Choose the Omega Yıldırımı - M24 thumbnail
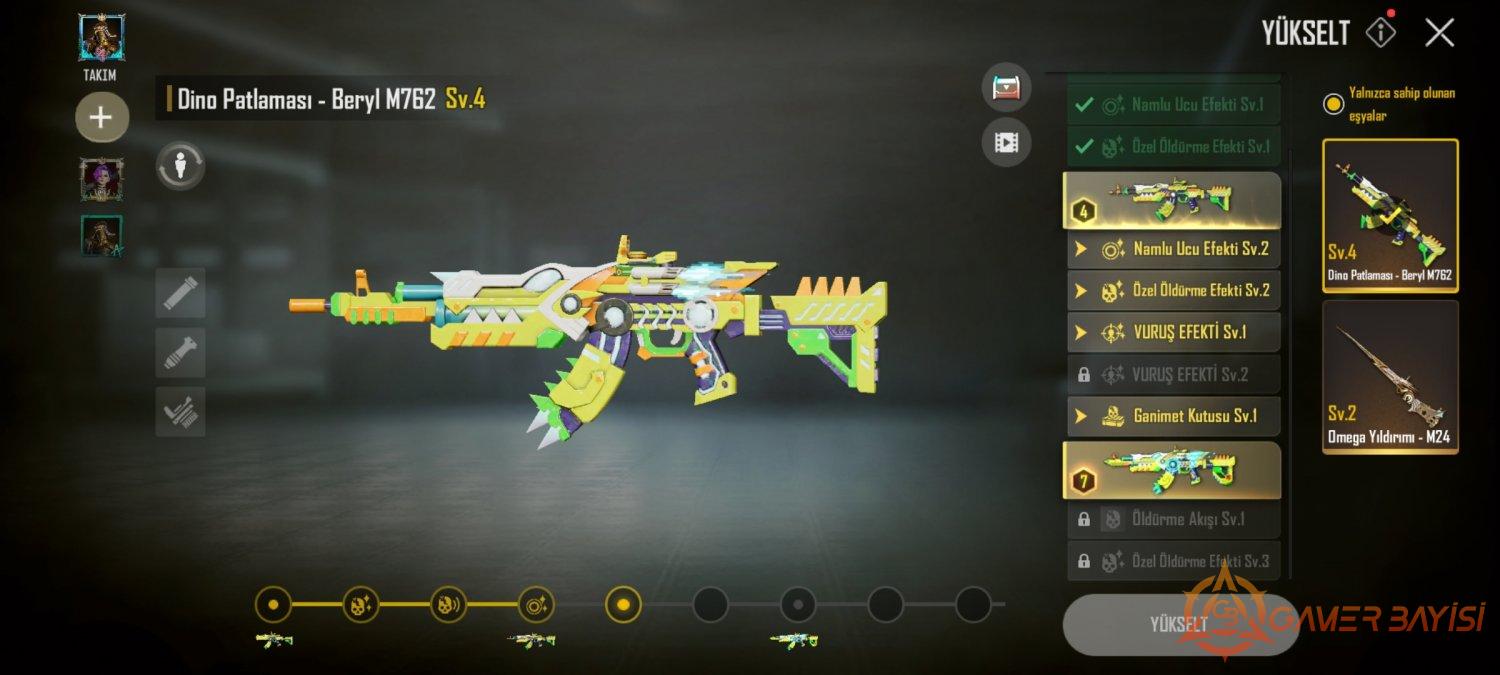 (1390, 377)
